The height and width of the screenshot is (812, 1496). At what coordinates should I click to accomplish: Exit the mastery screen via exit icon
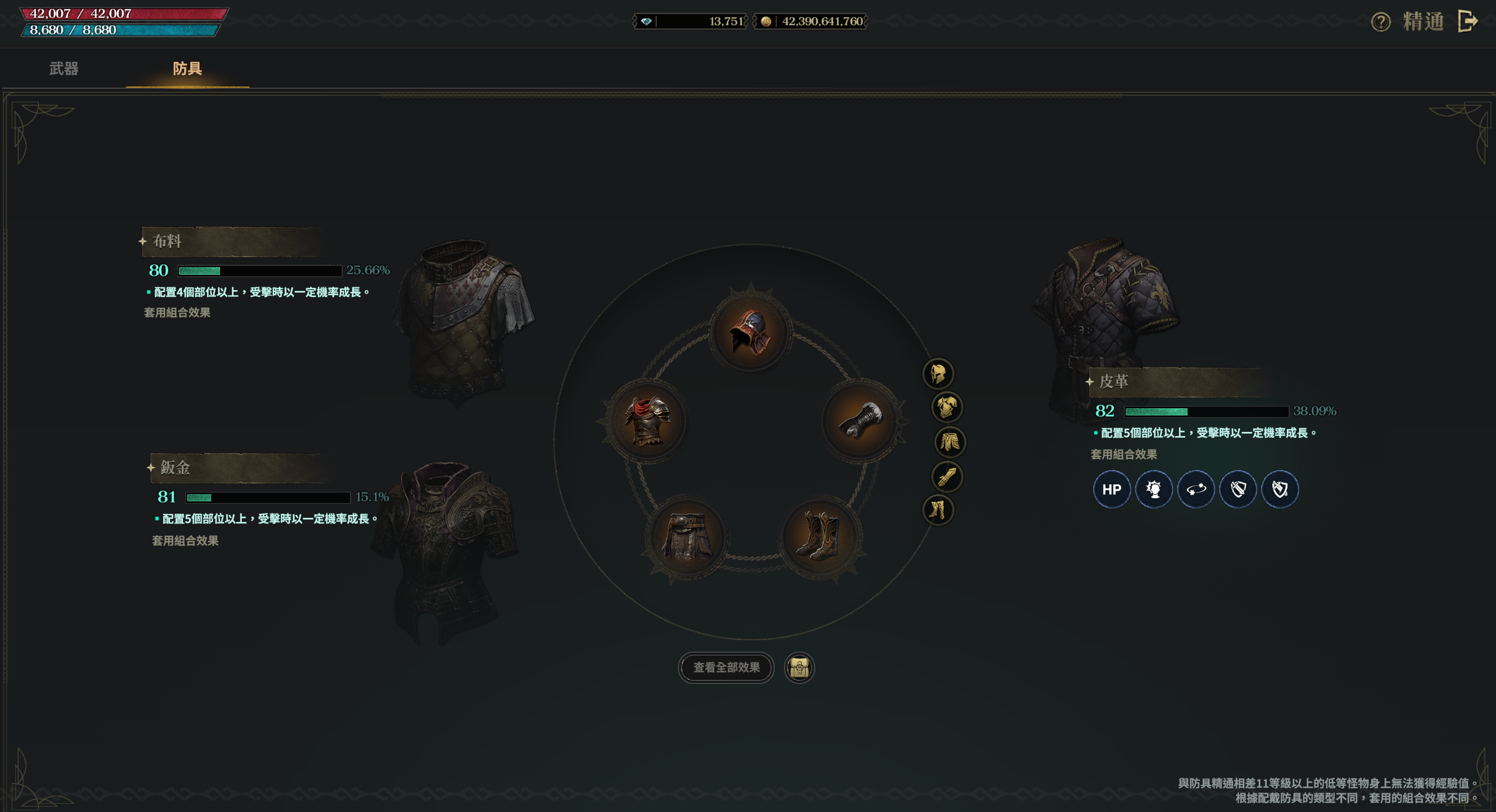(x=1468, y=21)
